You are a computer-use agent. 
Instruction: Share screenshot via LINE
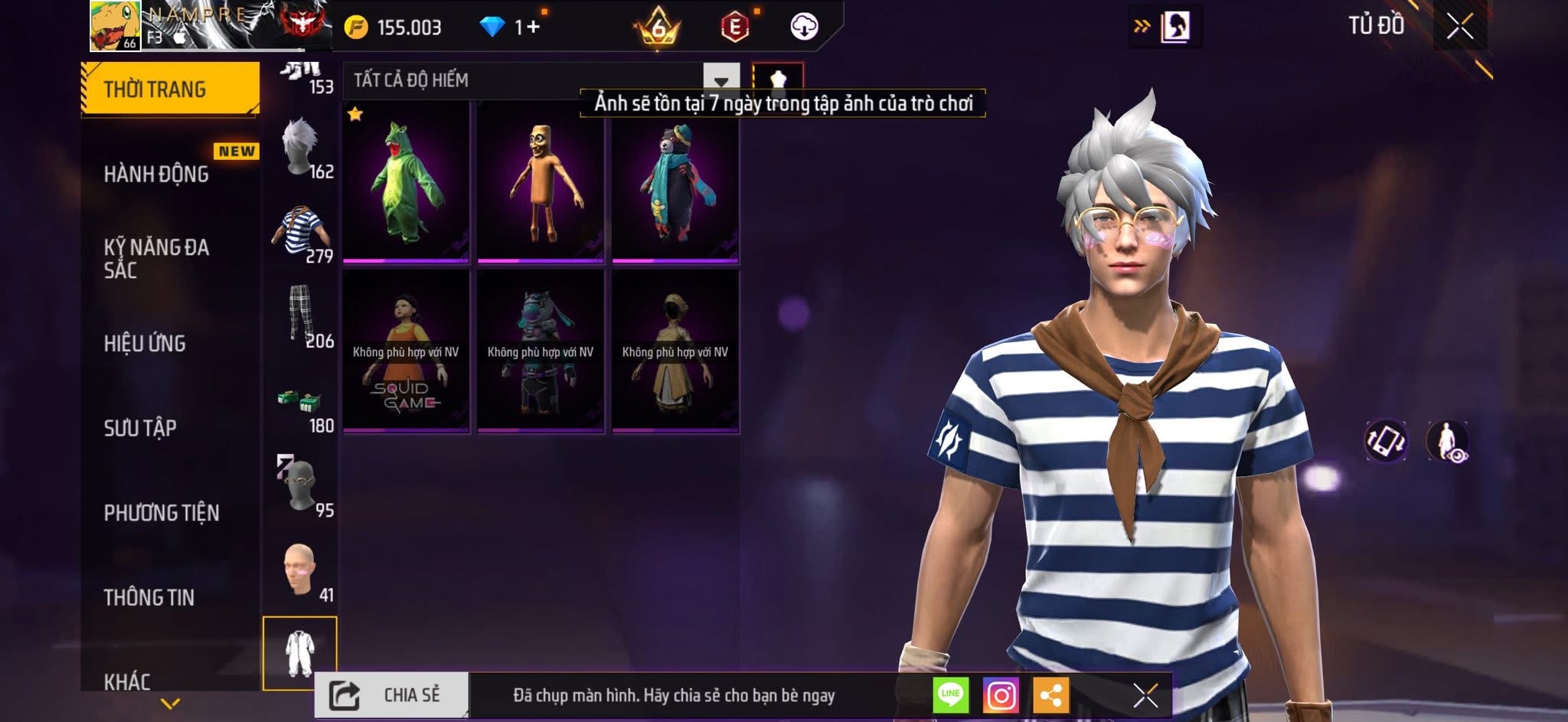951,695
